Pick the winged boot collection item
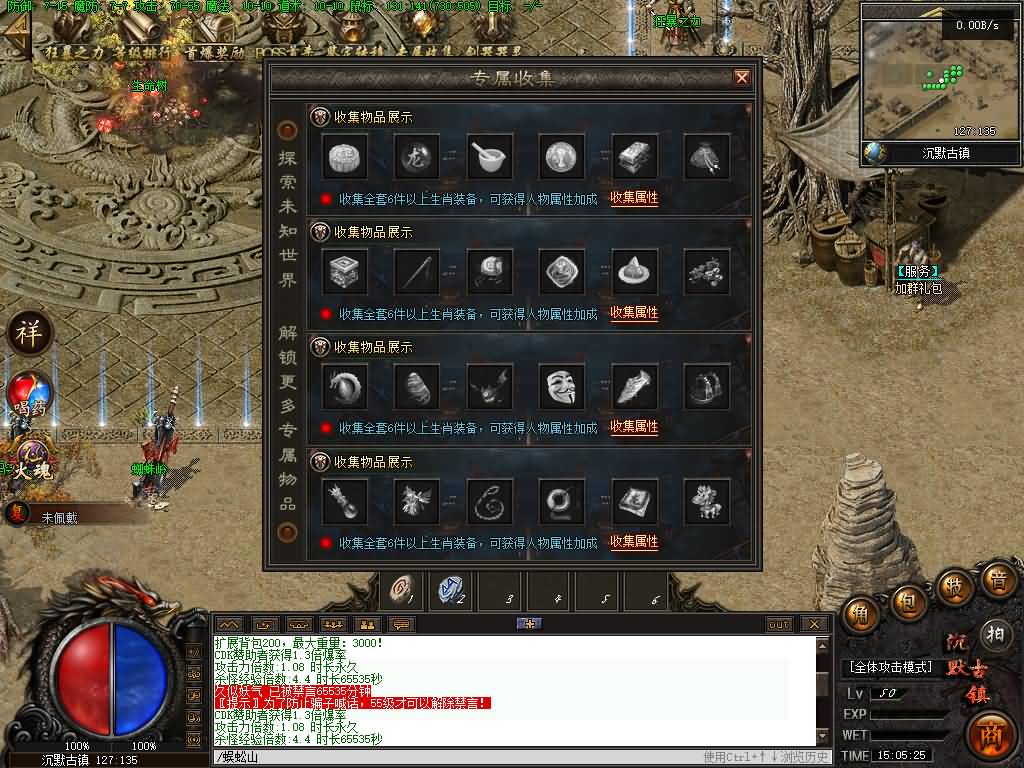 click(x=635, y=385)
